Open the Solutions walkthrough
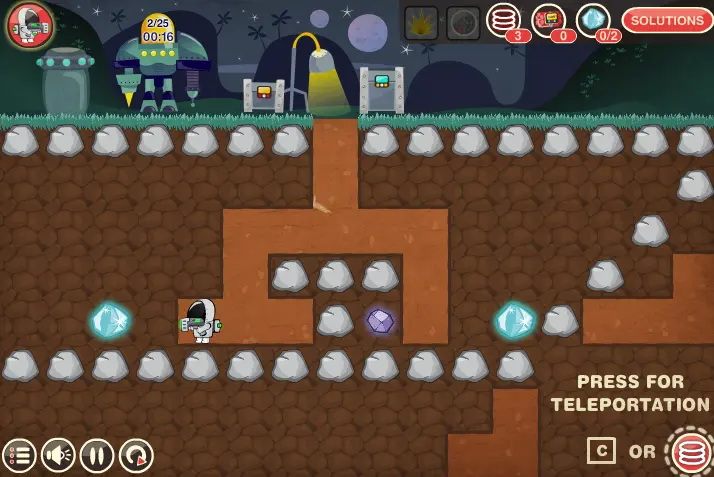 click(667, 20)
